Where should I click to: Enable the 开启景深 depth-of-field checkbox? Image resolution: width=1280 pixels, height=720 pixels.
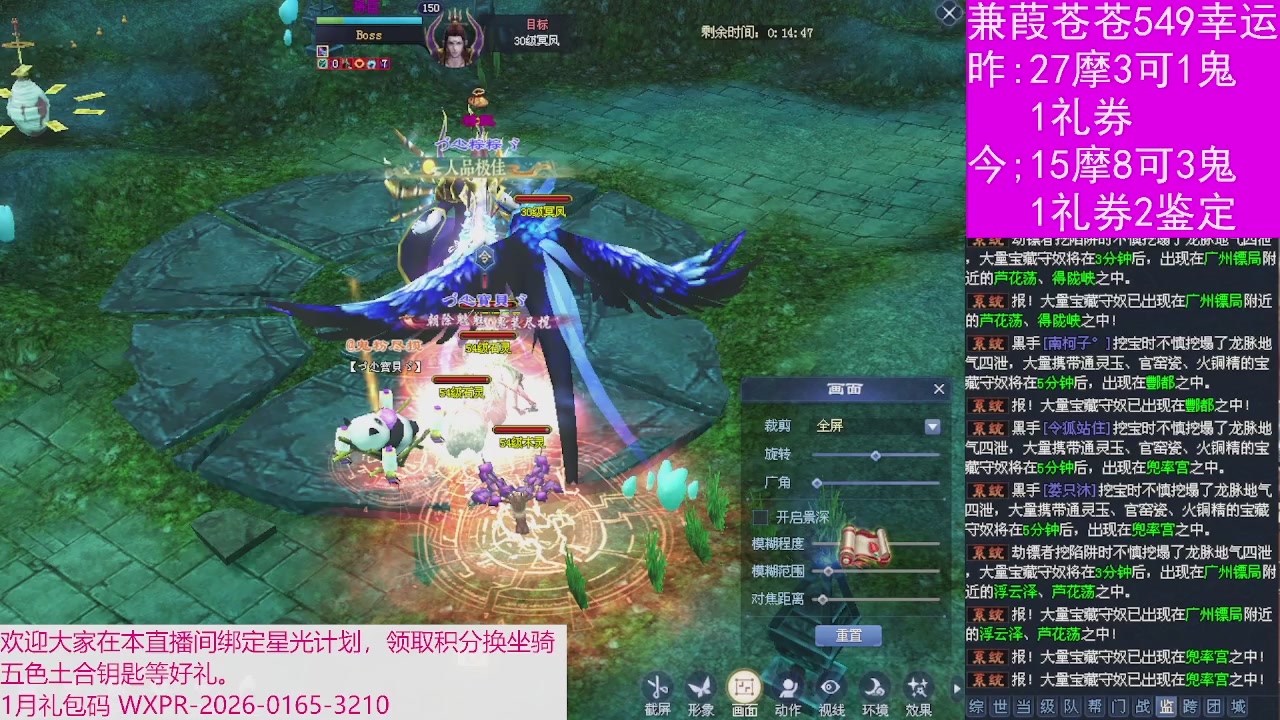click(x=759, y=518)
